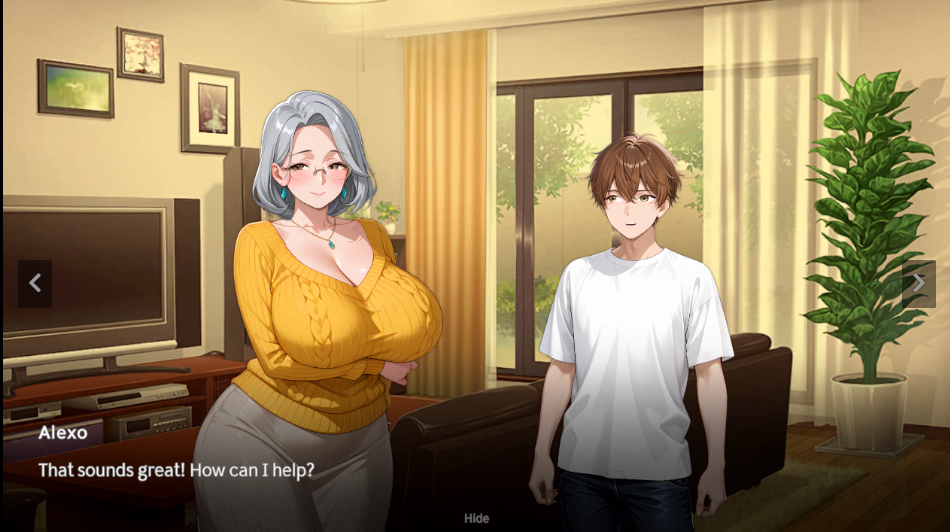The image size is (950, 532).
Task: Go back with the left arrow button
Action: coord(35,284)
